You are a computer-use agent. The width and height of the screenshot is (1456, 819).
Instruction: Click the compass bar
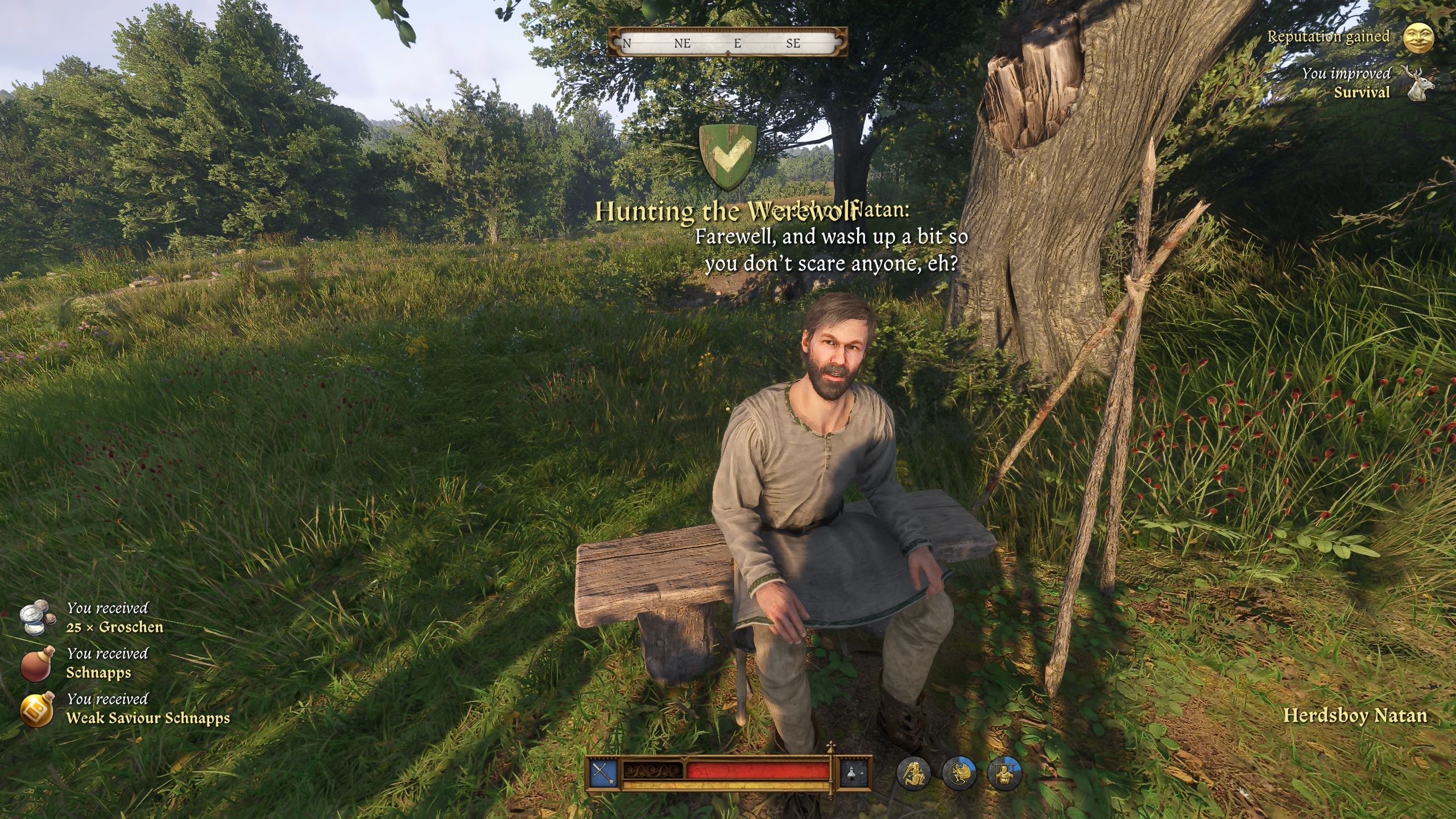click(727, 43)
